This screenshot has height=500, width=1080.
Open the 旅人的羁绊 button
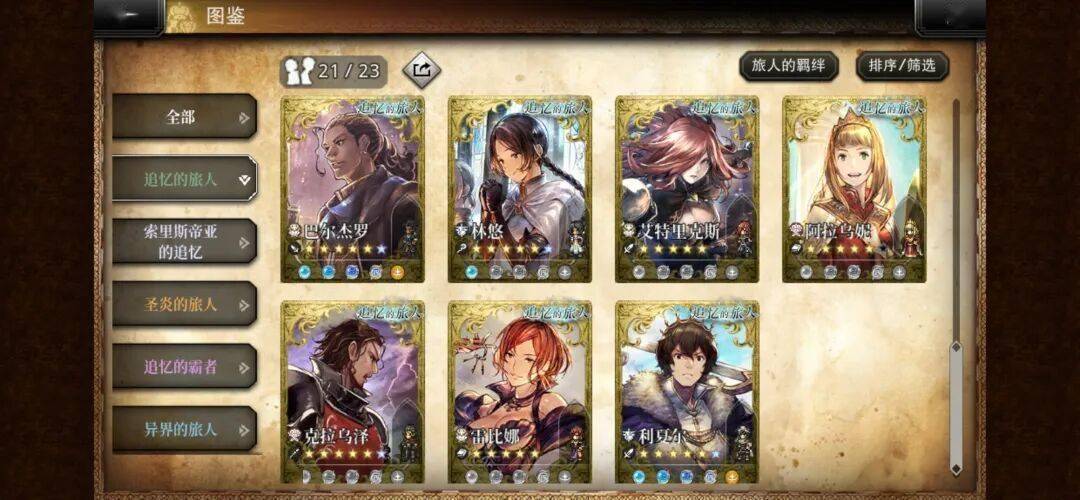pos(789,66)
